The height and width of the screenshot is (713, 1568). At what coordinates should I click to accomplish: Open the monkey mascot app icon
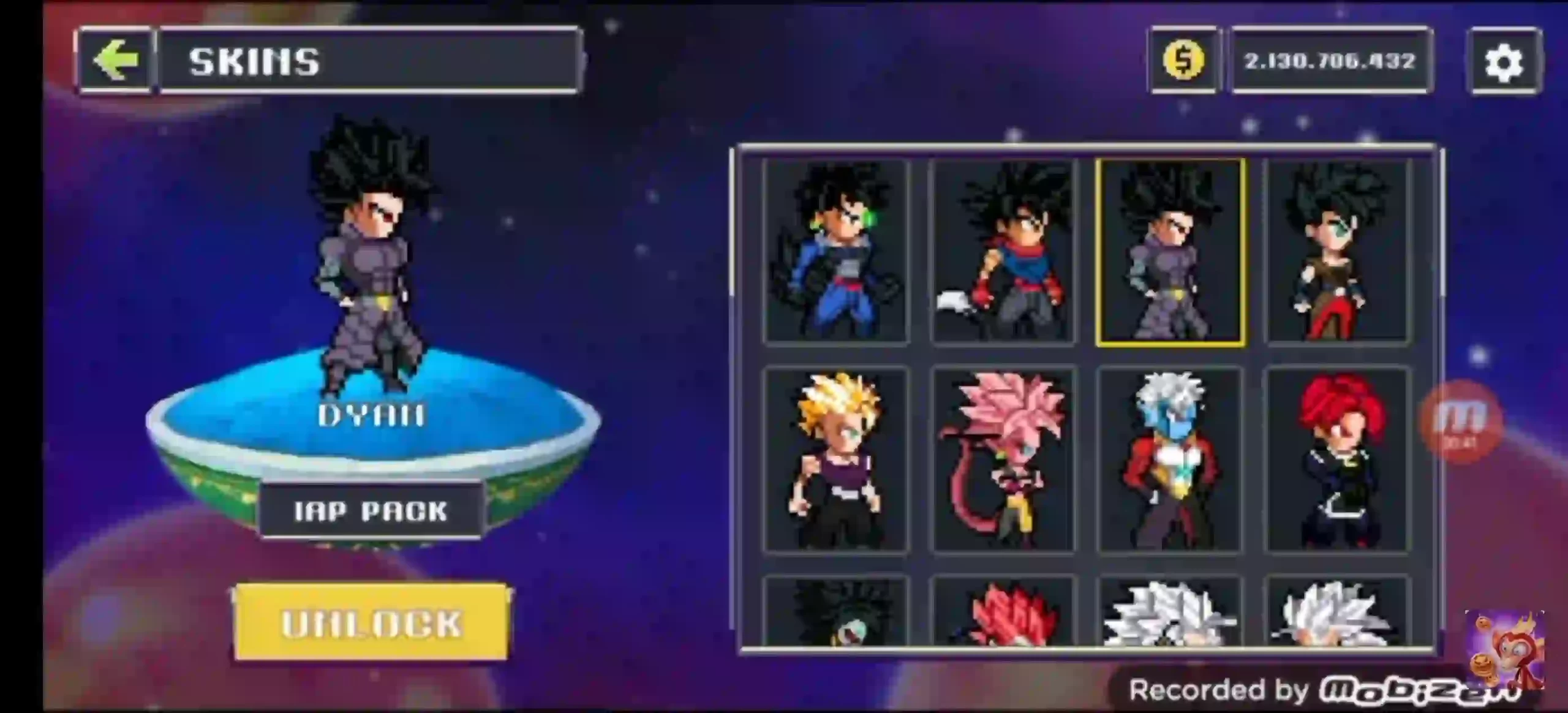click(1504, 649)
